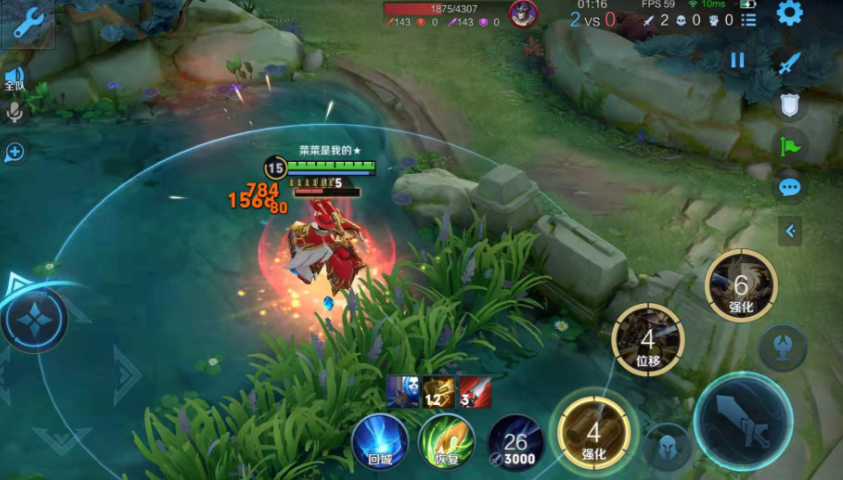Open the wrench tool menu

click(27, 22)
